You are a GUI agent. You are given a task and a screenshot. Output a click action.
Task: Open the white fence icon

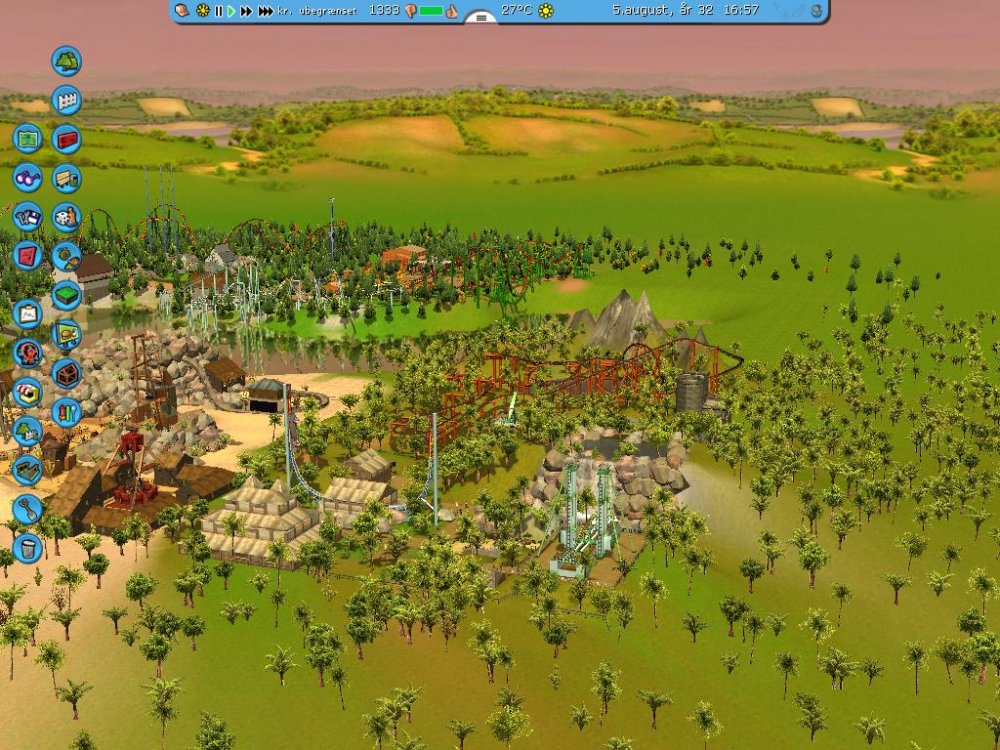click(x=66, y=100)
